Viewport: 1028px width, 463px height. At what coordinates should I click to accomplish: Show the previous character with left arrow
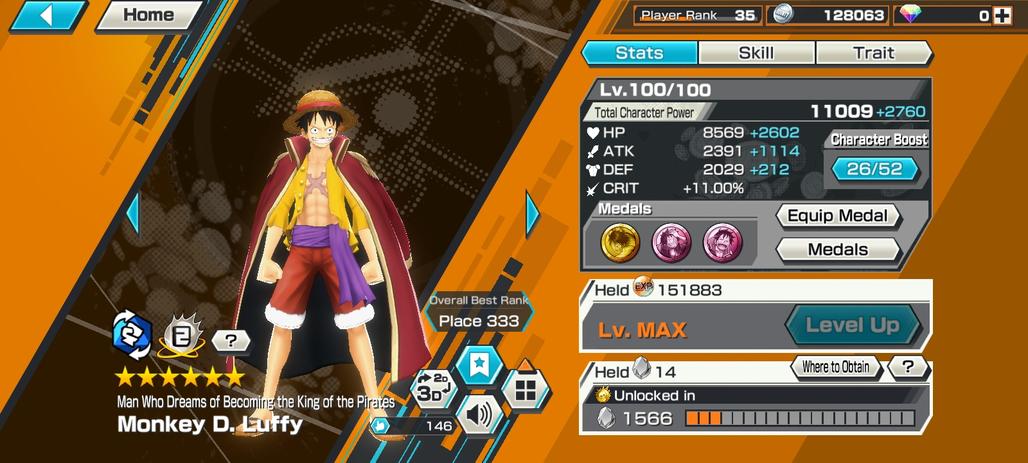[132, 213]
